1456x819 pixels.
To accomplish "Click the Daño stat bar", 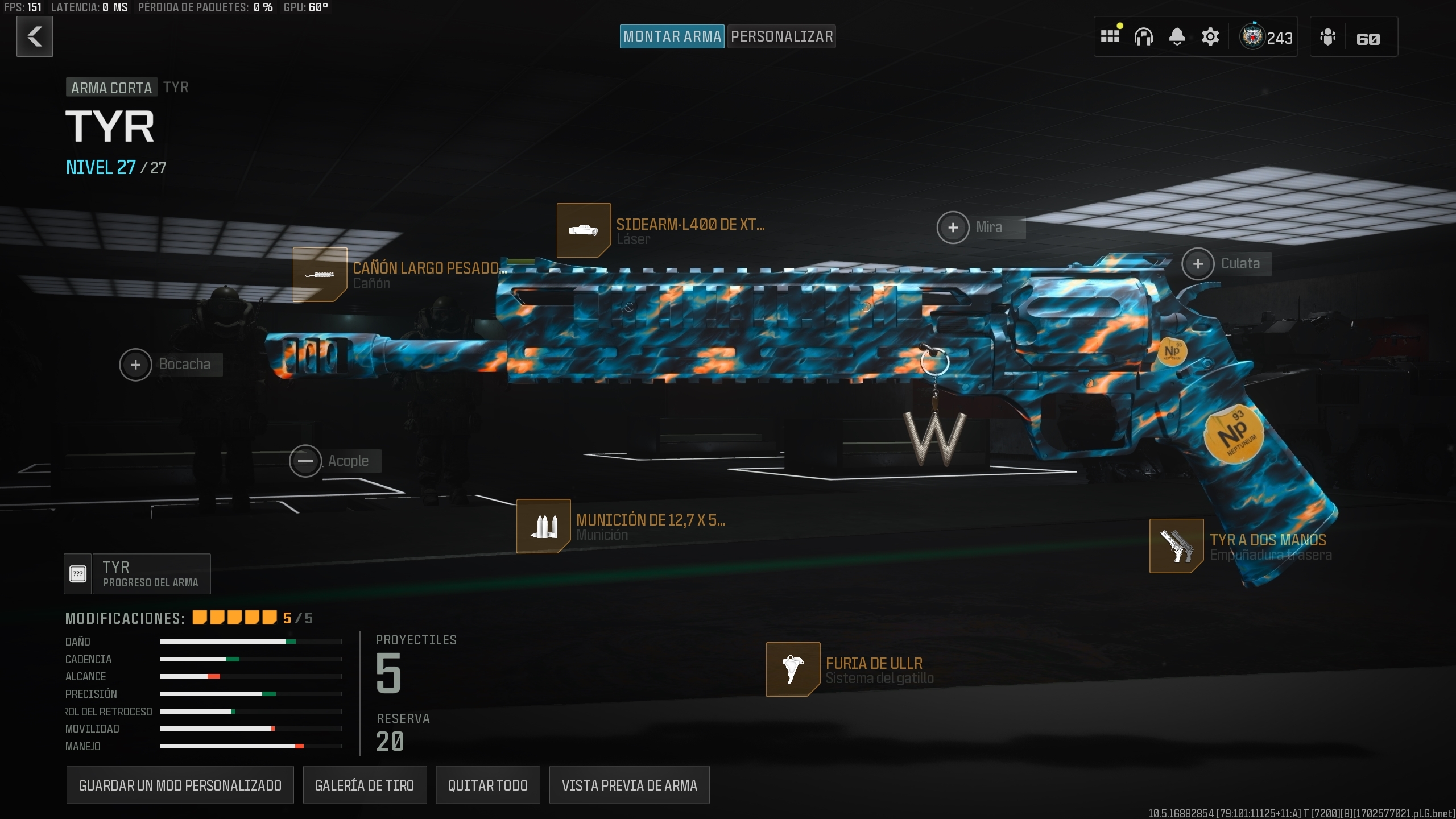I will coord(250,642).
